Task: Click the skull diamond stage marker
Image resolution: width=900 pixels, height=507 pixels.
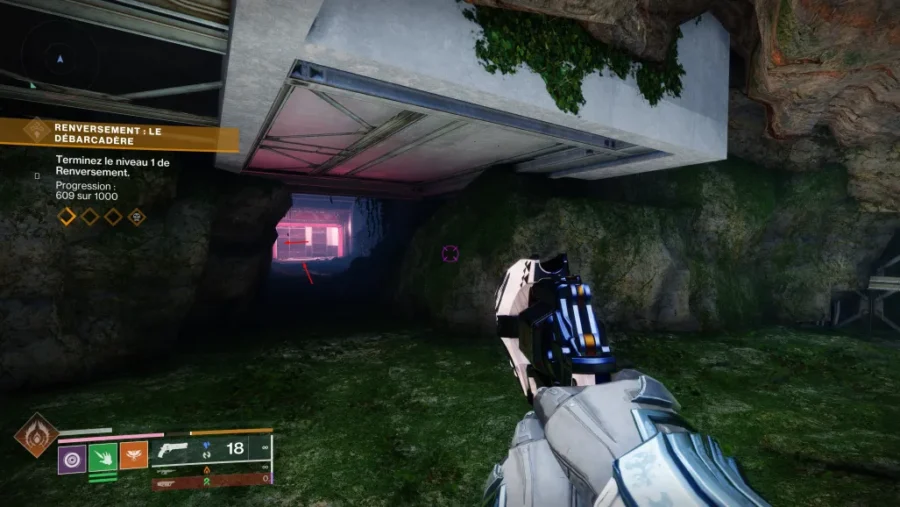Action: [137, 216]
